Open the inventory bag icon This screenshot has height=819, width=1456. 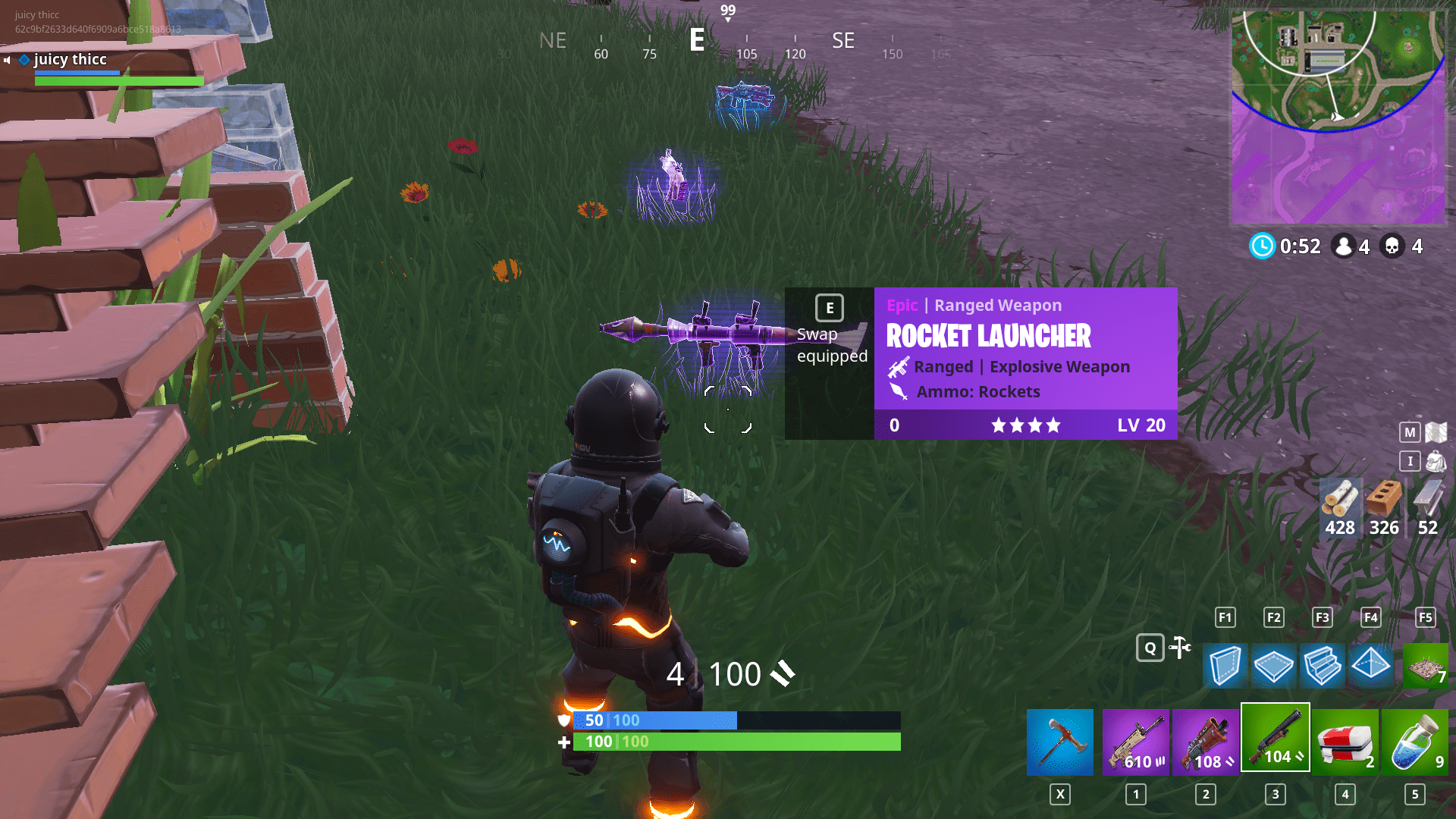point(1410,461)
